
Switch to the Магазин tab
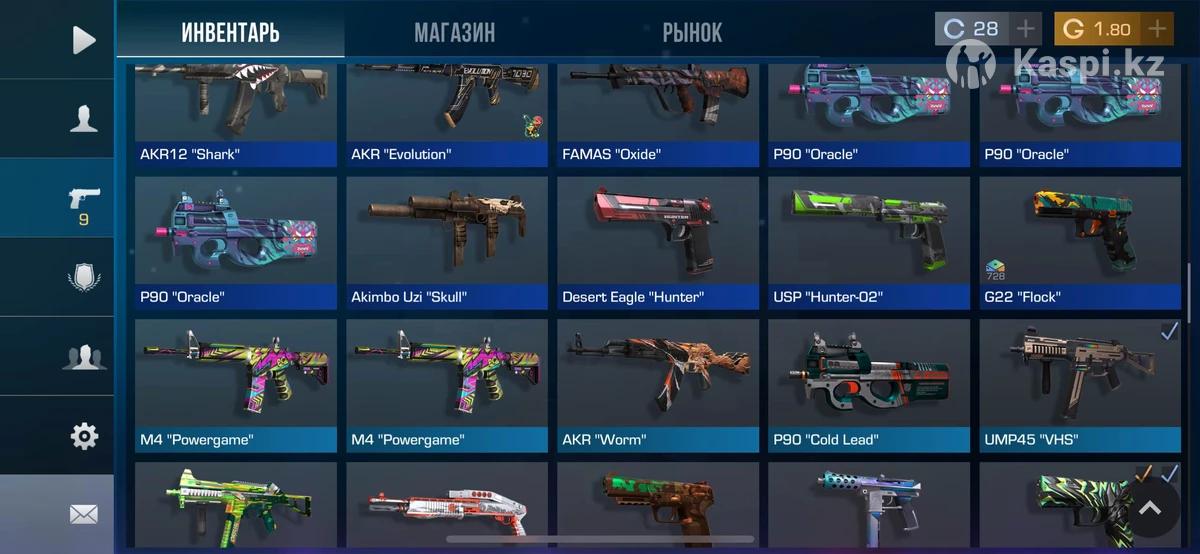[x=454, y=32]
